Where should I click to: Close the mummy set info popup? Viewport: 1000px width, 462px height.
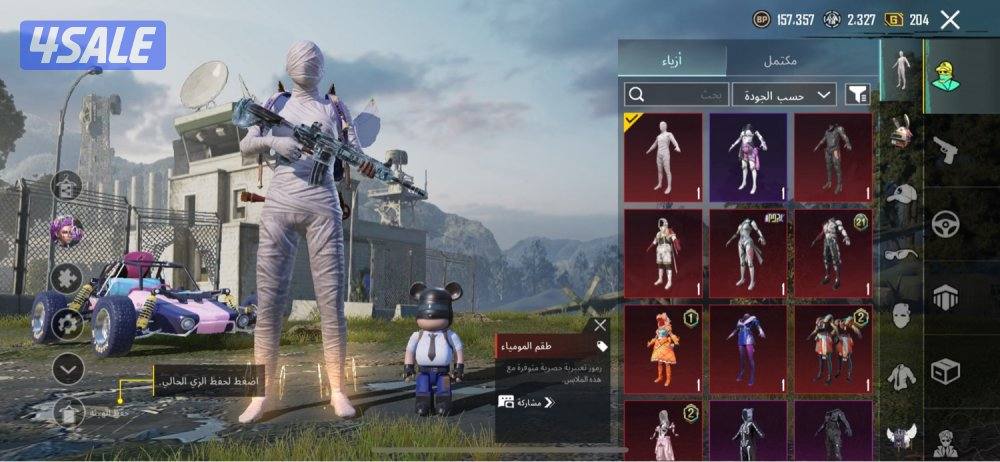coord(600,325)
